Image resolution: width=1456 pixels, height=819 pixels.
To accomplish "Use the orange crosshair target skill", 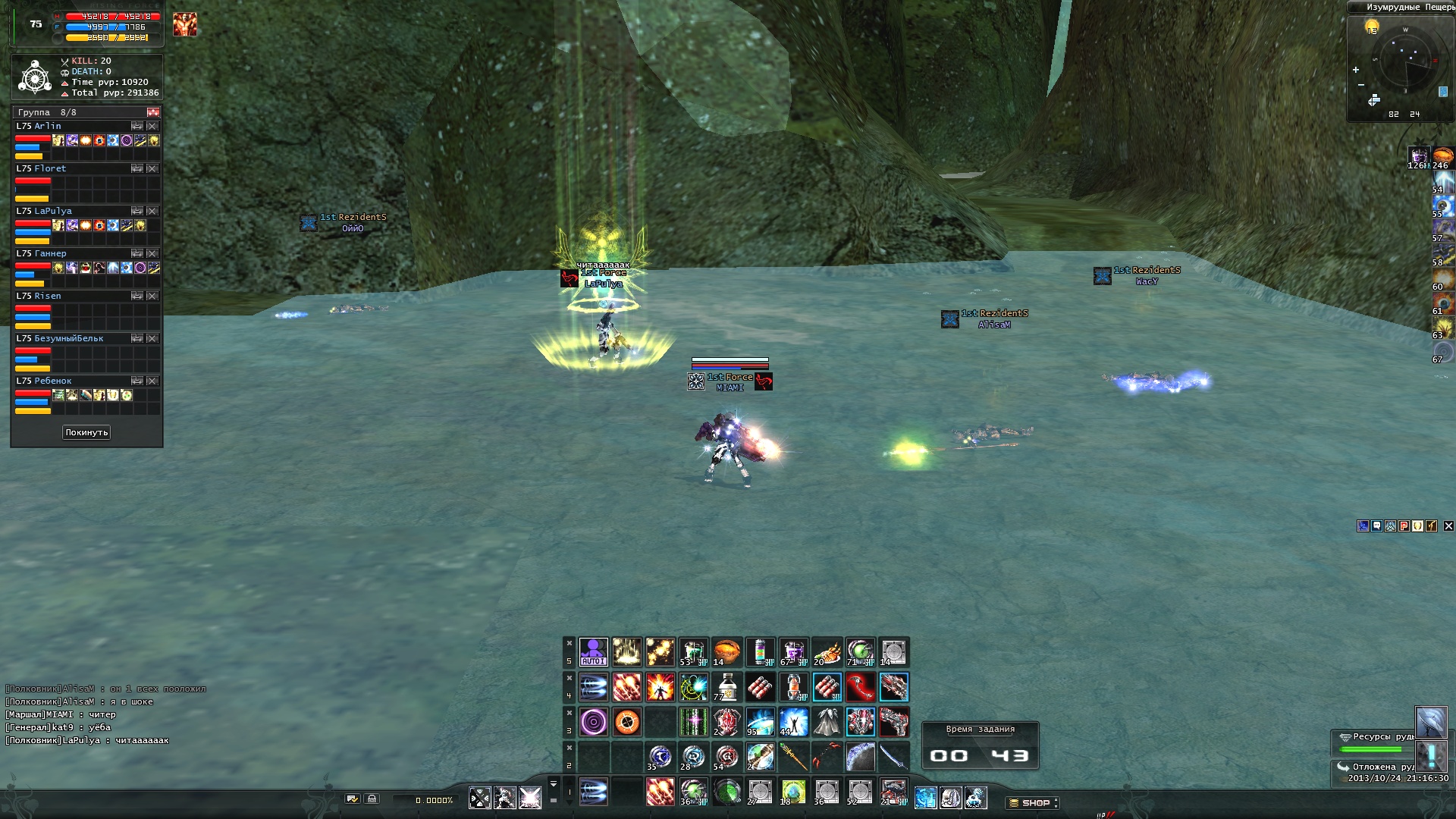I will tap(626, 722).
